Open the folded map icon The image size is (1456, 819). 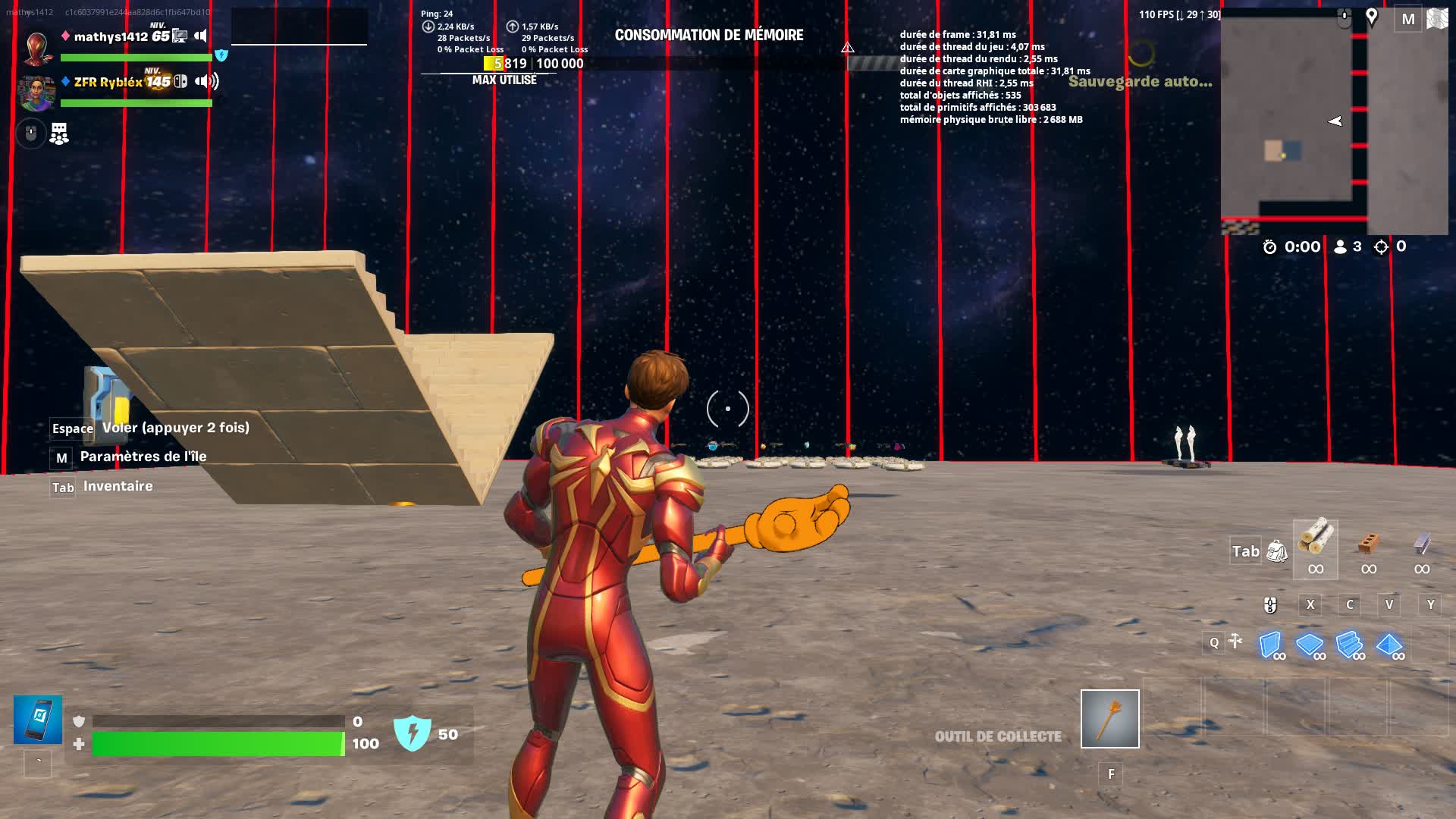1437,19
